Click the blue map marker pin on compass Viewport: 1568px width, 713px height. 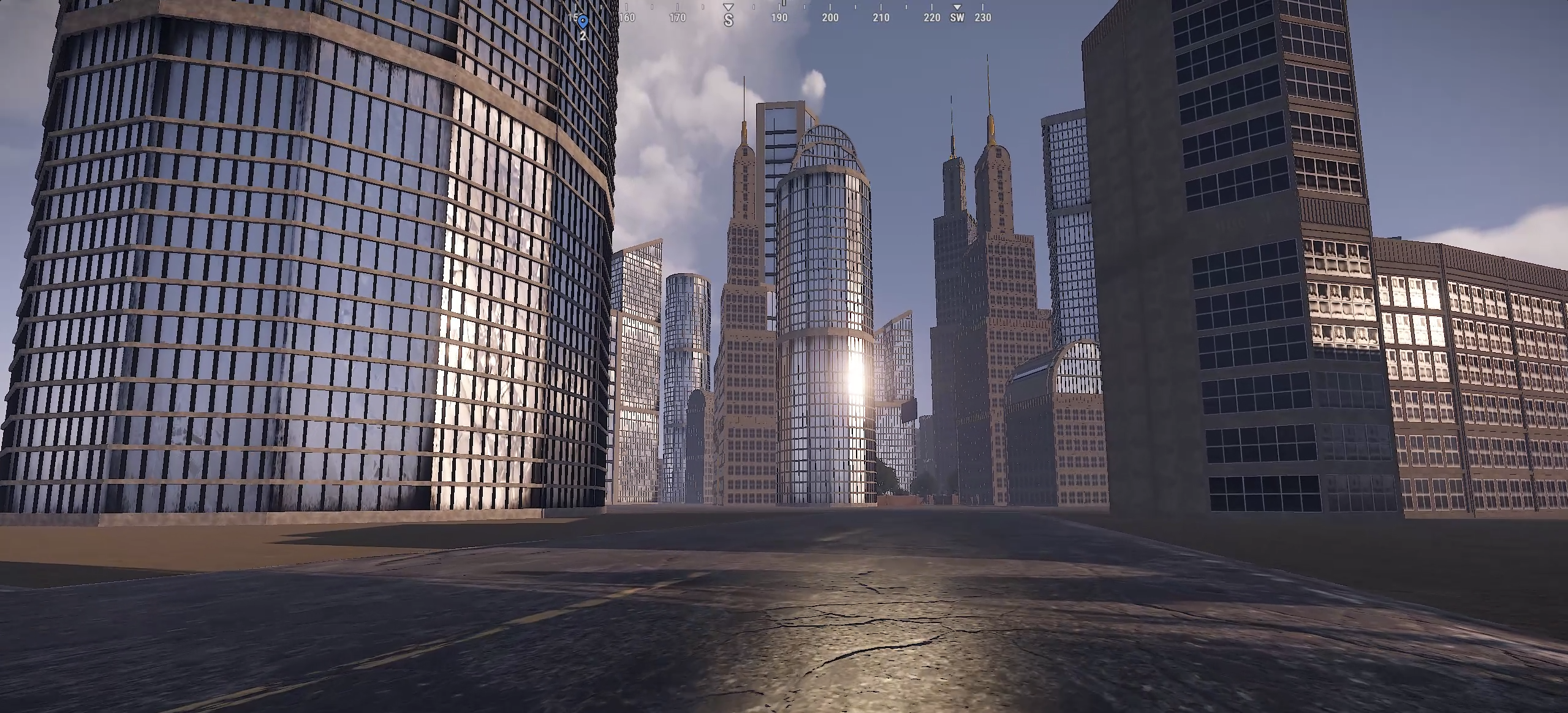(x=583, y=22)
